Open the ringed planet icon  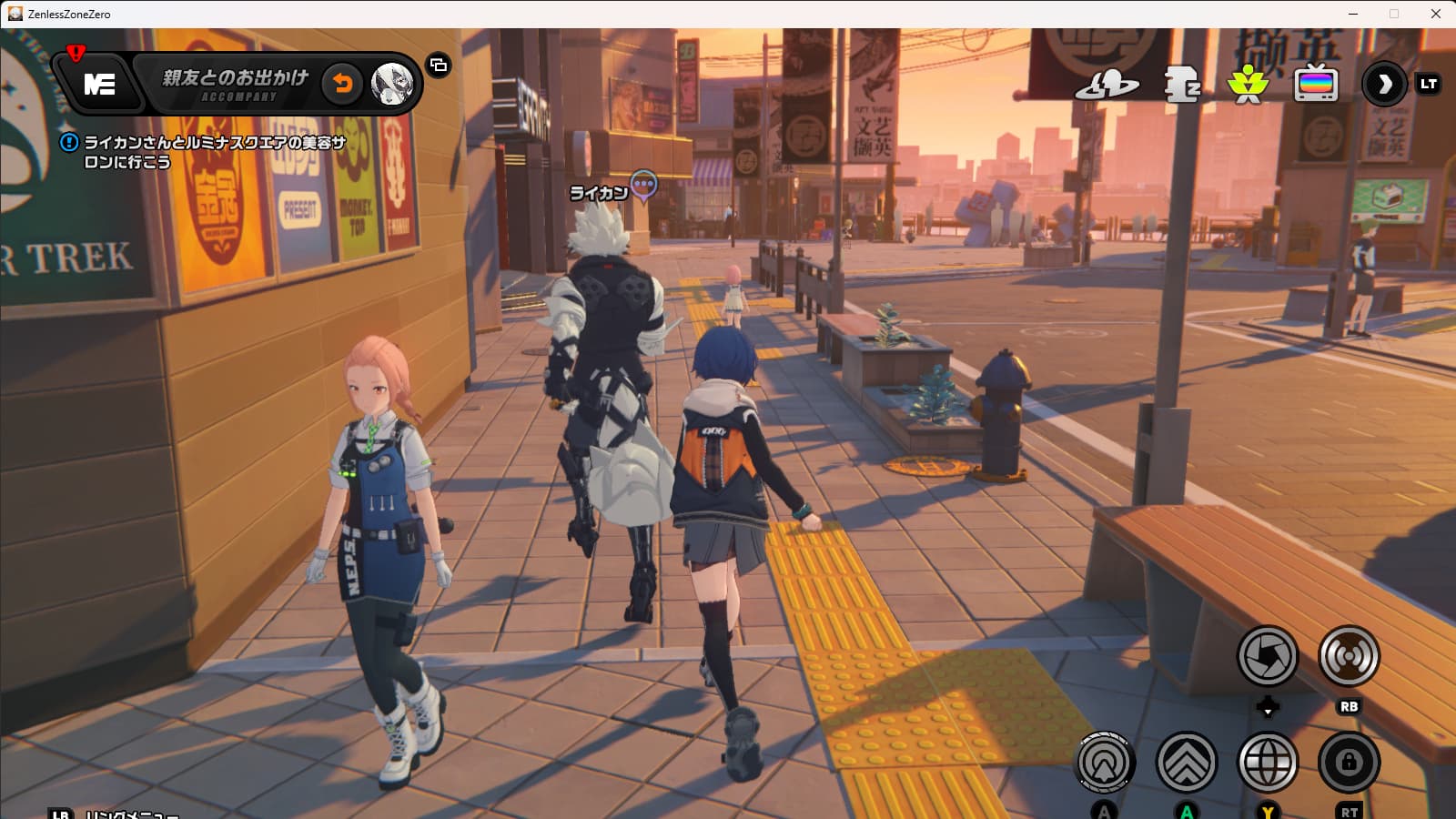tap(1107, 85)
